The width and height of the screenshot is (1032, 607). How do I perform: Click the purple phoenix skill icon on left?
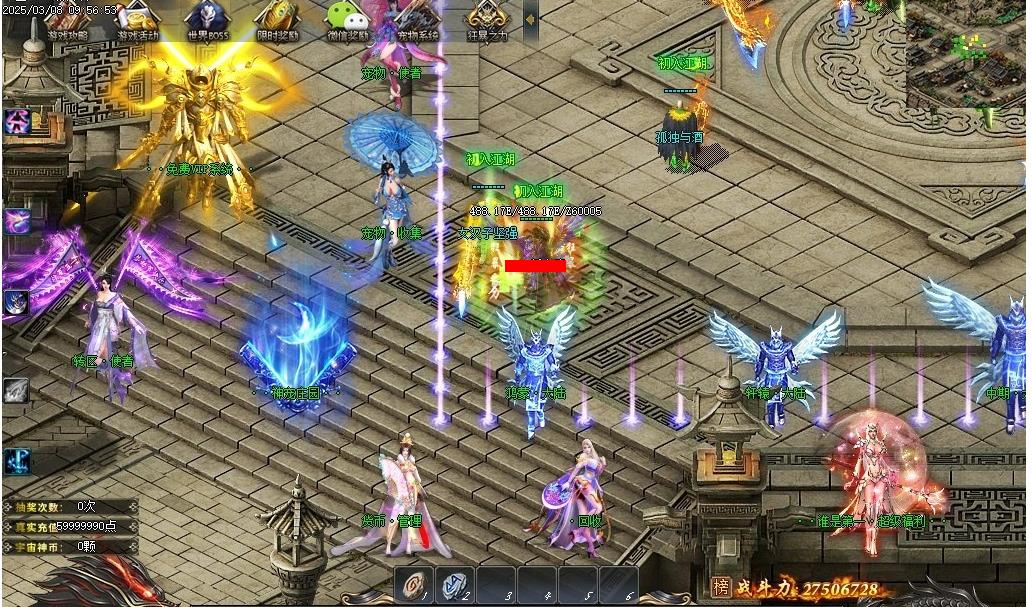17,221
